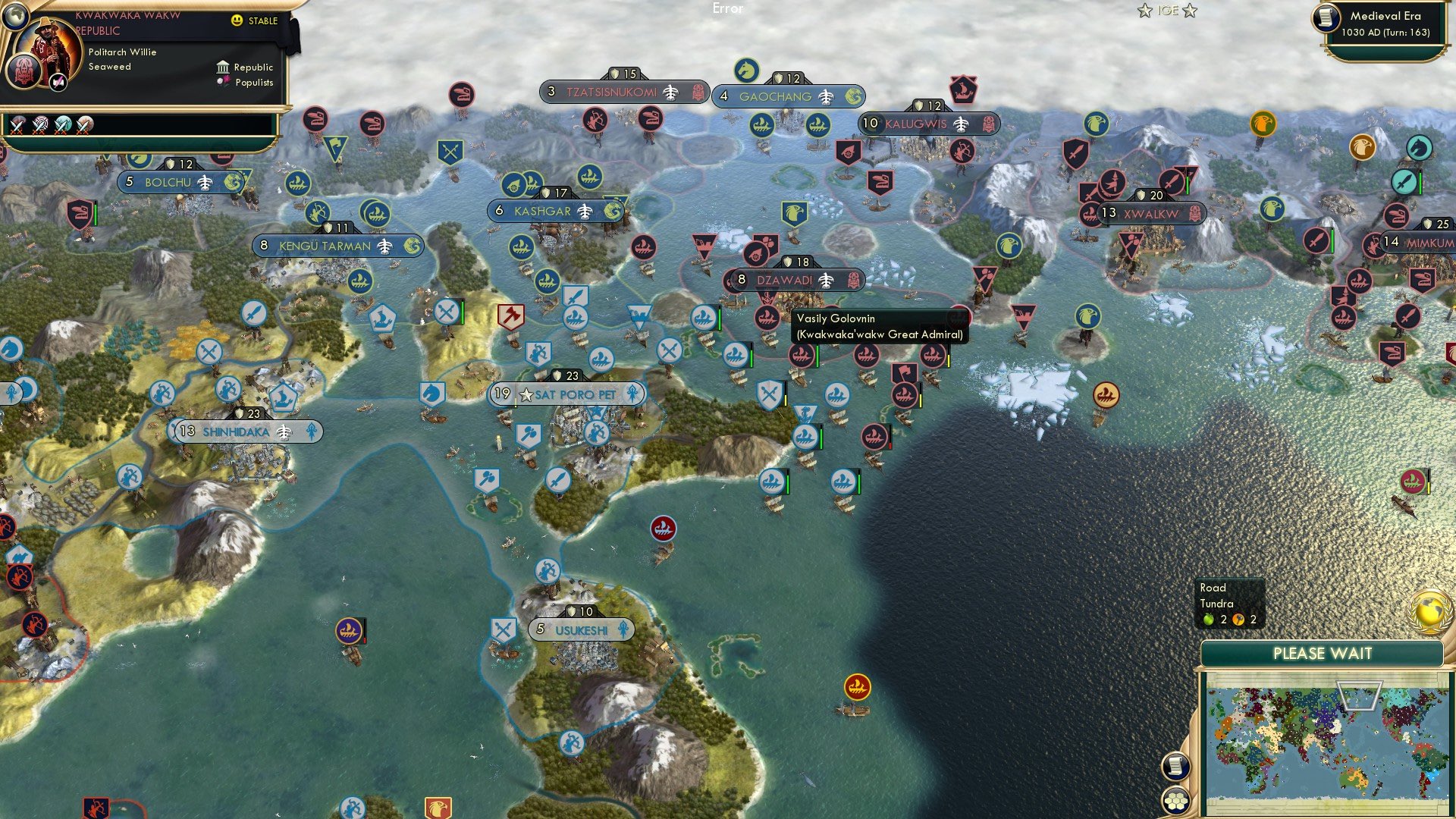This screenshot has height=819, width=1456.
Task: Open the strategic view hex grid icon
Action: pos(1175,801)
